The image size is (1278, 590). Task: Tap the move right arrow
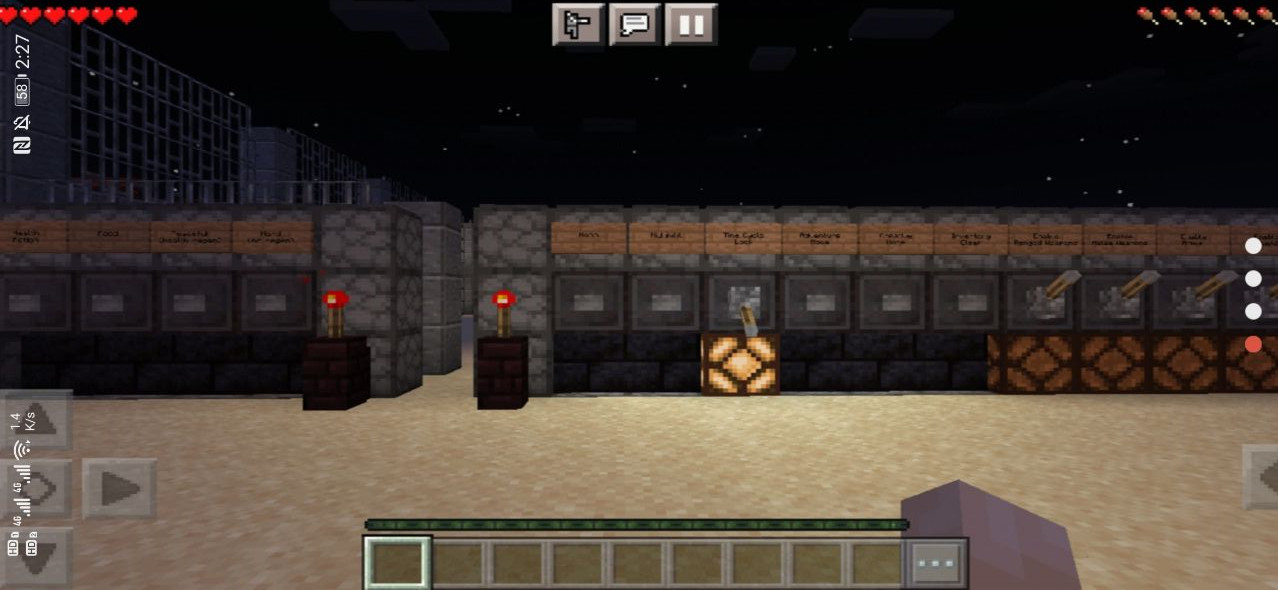(119, 489)
